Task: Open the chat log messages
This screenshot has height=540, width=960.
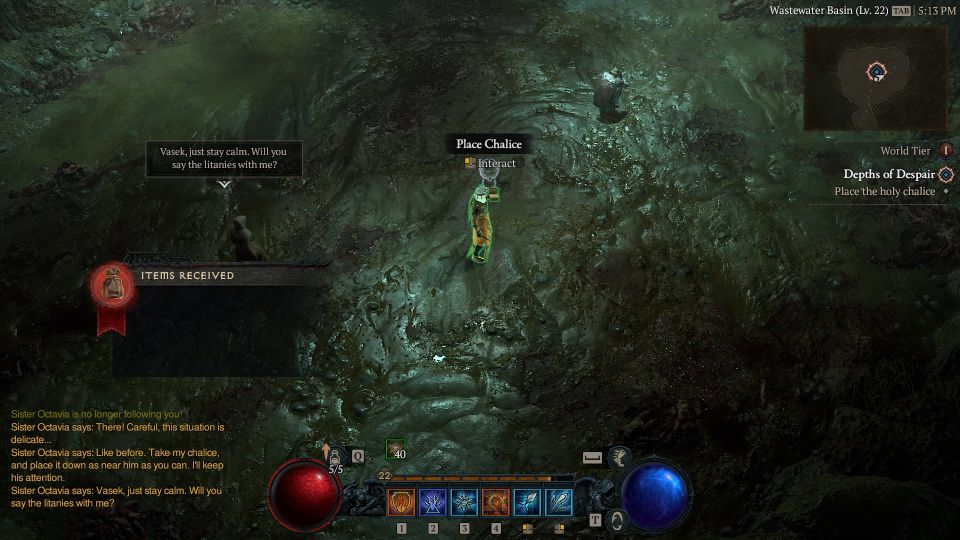Action: 117,459
